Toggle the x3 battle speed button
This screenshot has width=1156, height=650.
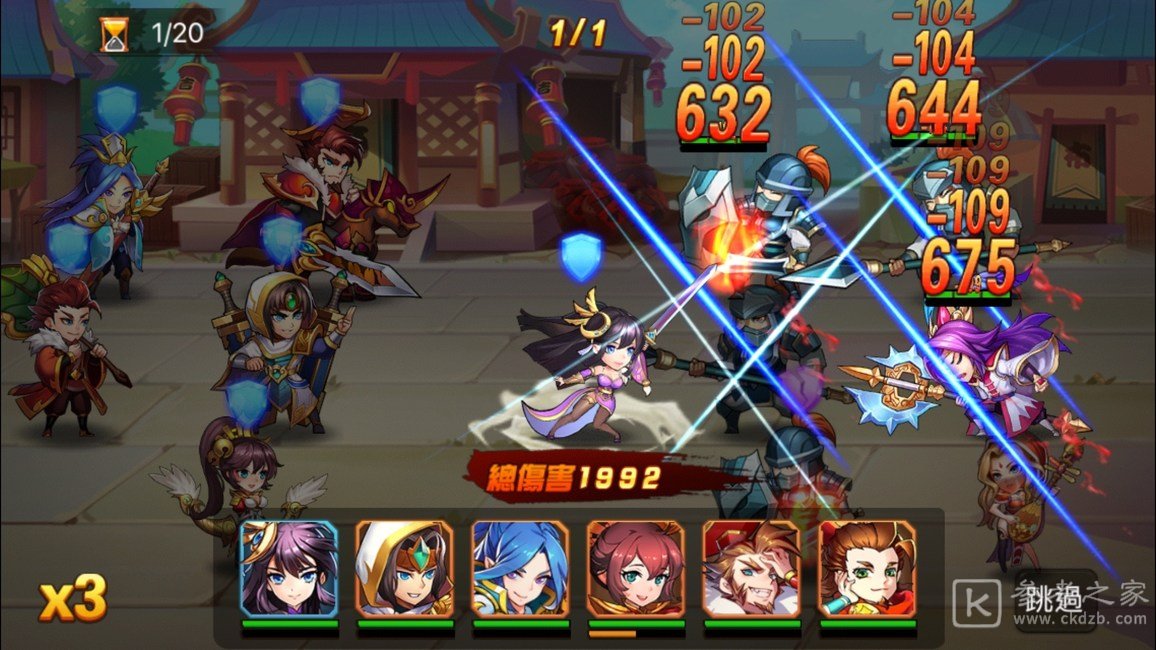point(72,599)
